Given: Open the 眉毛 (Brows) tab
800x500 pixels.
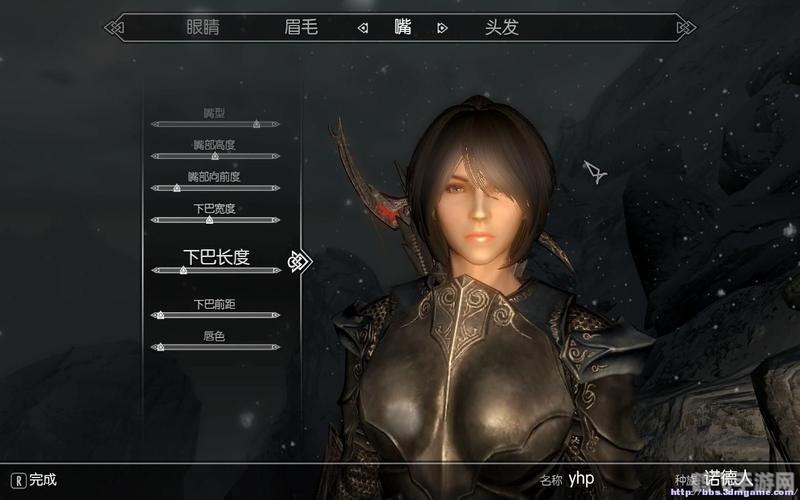Looking at the screenshot, I should [300, 27].
